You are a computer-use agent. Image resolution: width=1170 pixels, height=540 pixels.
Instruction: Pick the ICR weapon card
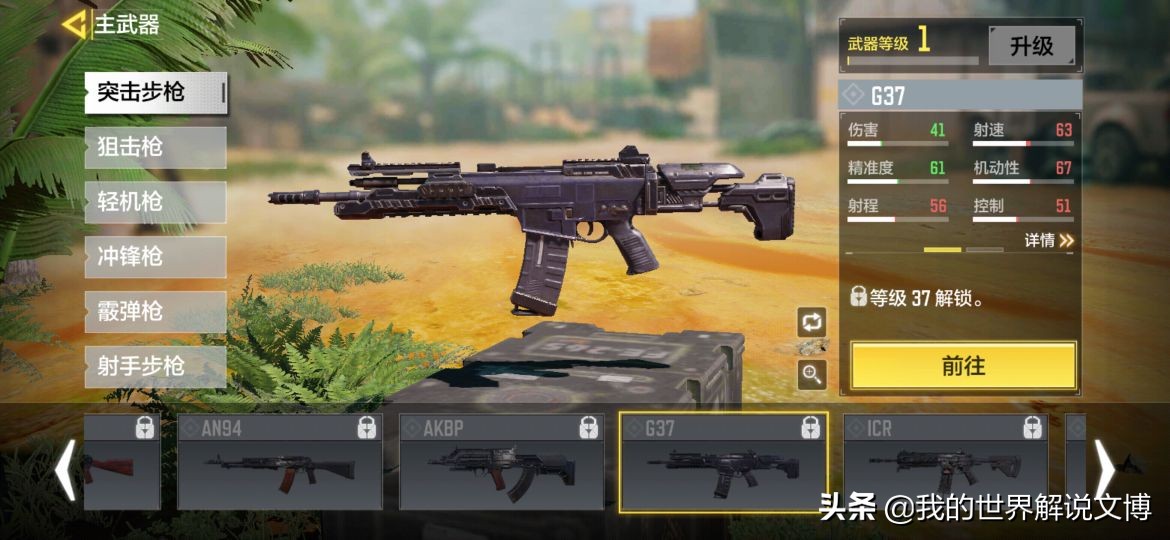945,462
